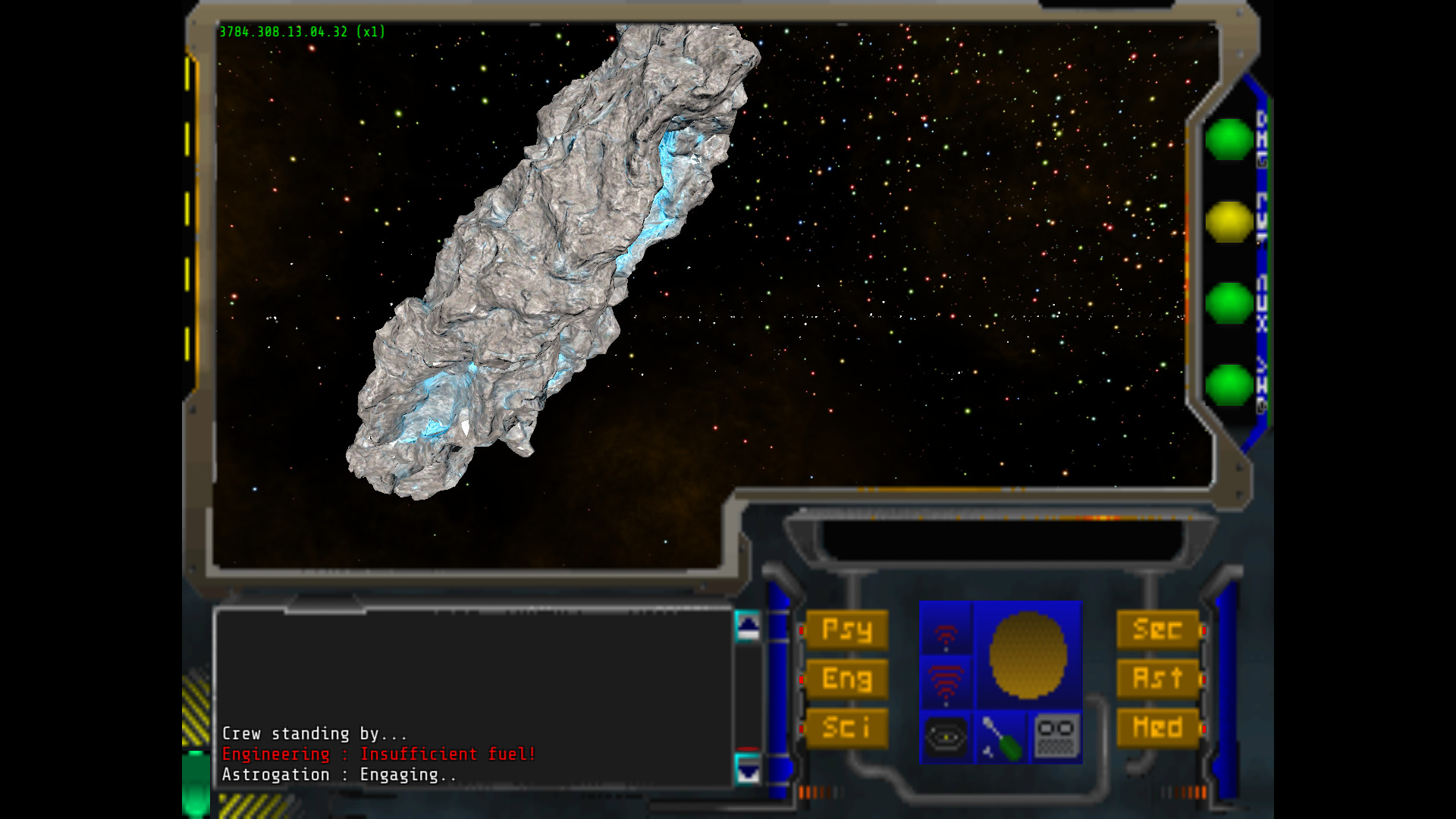Screen dimensions: 1456x819
Task: Switch to the Med station
Action: point(1158,726)
